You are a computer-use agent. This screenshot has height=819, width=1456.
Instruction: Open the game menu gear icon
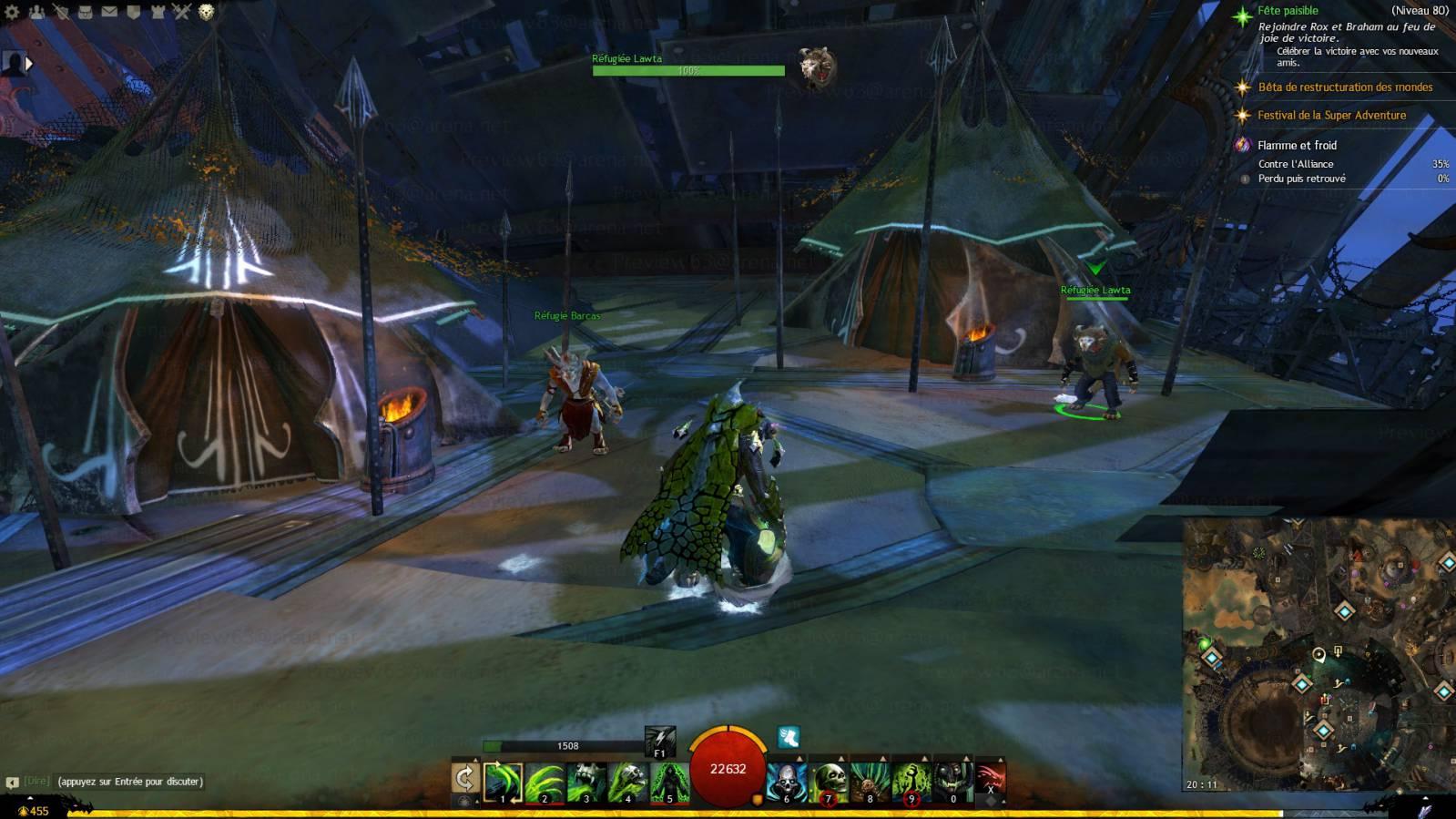12,12
